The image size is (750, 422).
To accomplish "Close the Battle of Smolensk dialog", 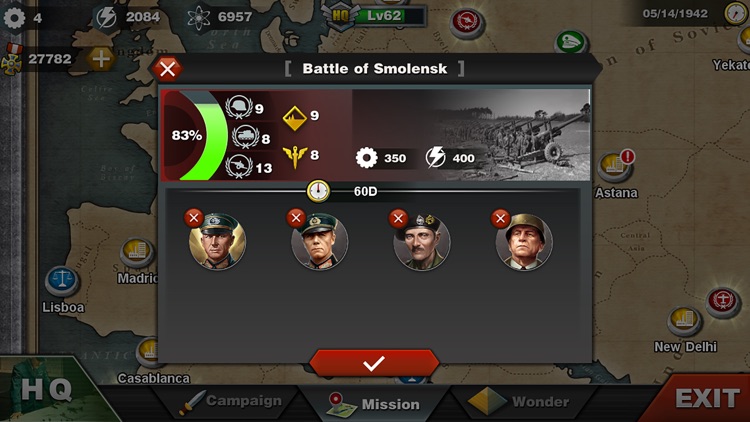I will coord(168,69).
